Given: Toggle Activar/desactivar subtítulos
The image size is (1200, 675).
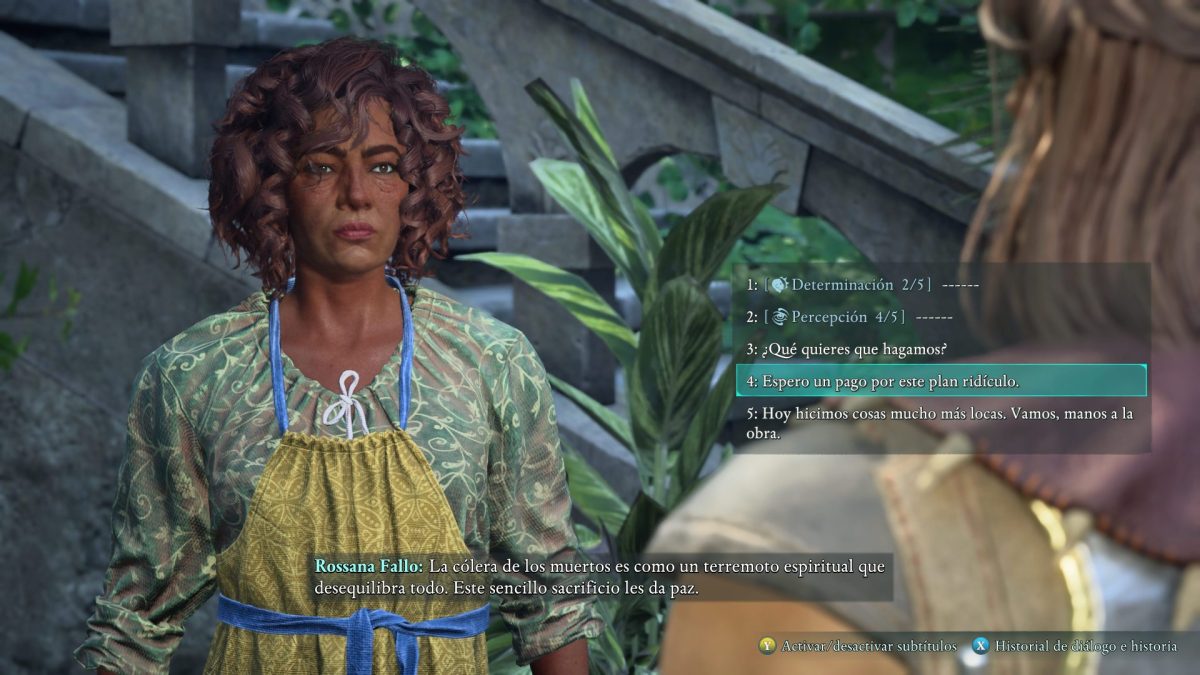Looking at the screenshot, I should coord(858,646).
